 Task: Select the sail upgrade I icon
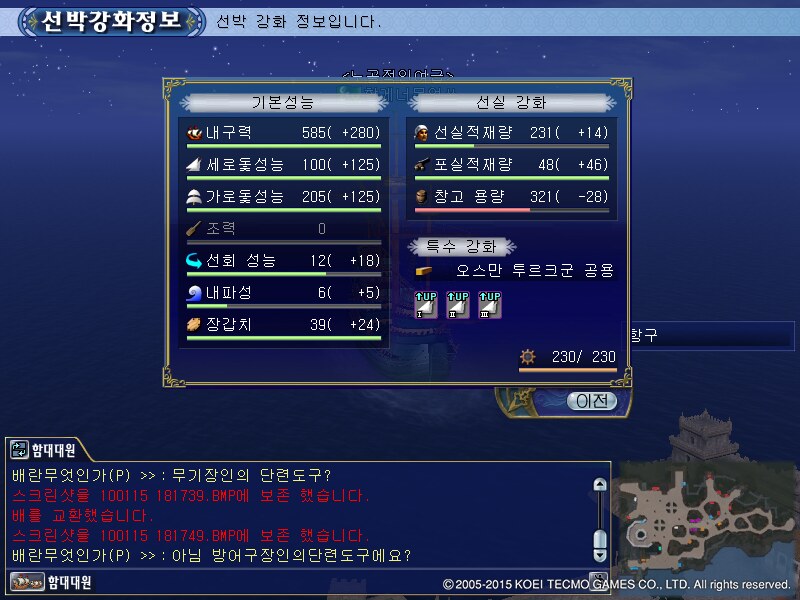point(426,304)
